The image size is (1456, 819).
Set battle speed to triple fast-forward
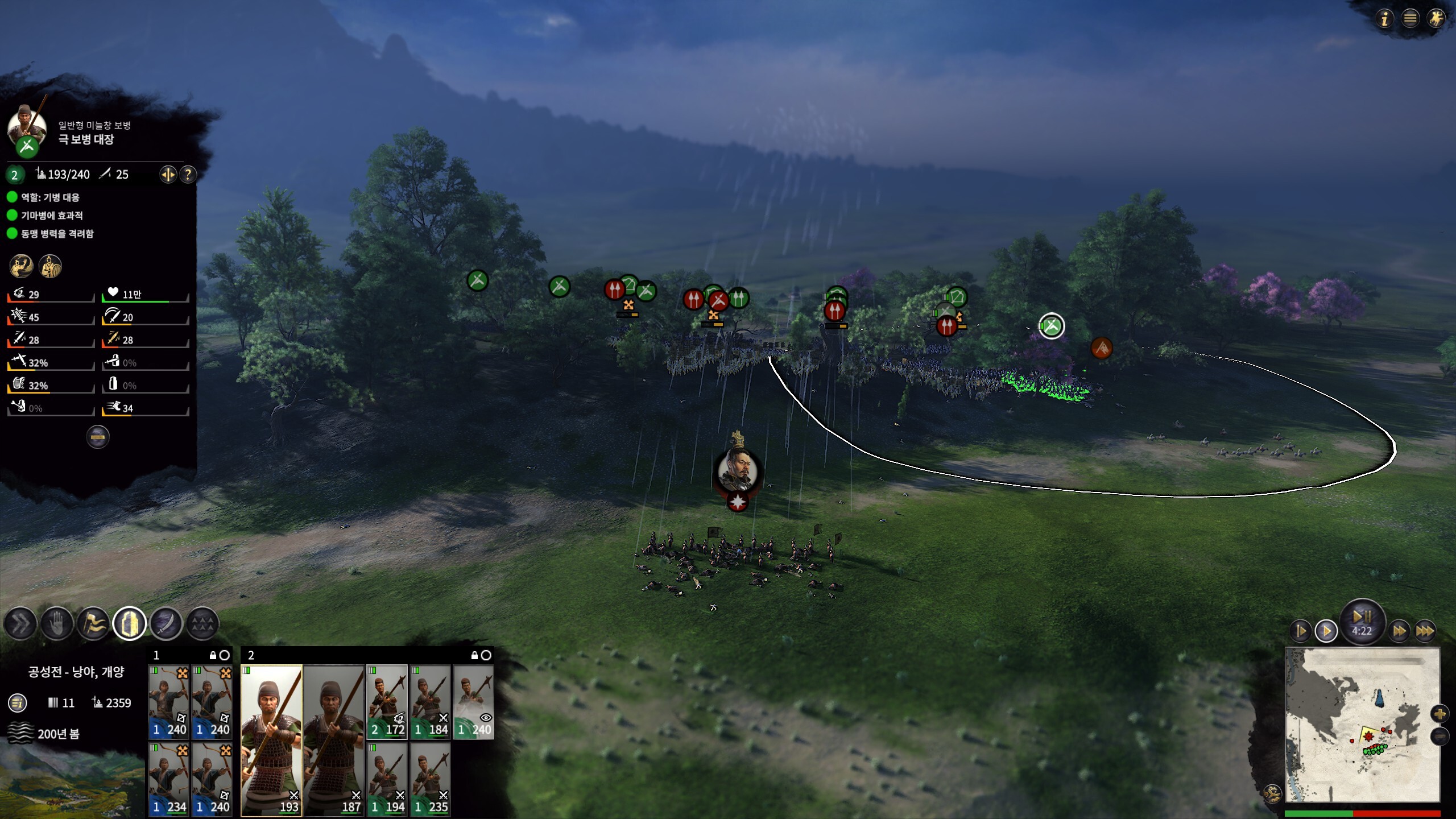pyautogui.click(x=1424, y=631)
